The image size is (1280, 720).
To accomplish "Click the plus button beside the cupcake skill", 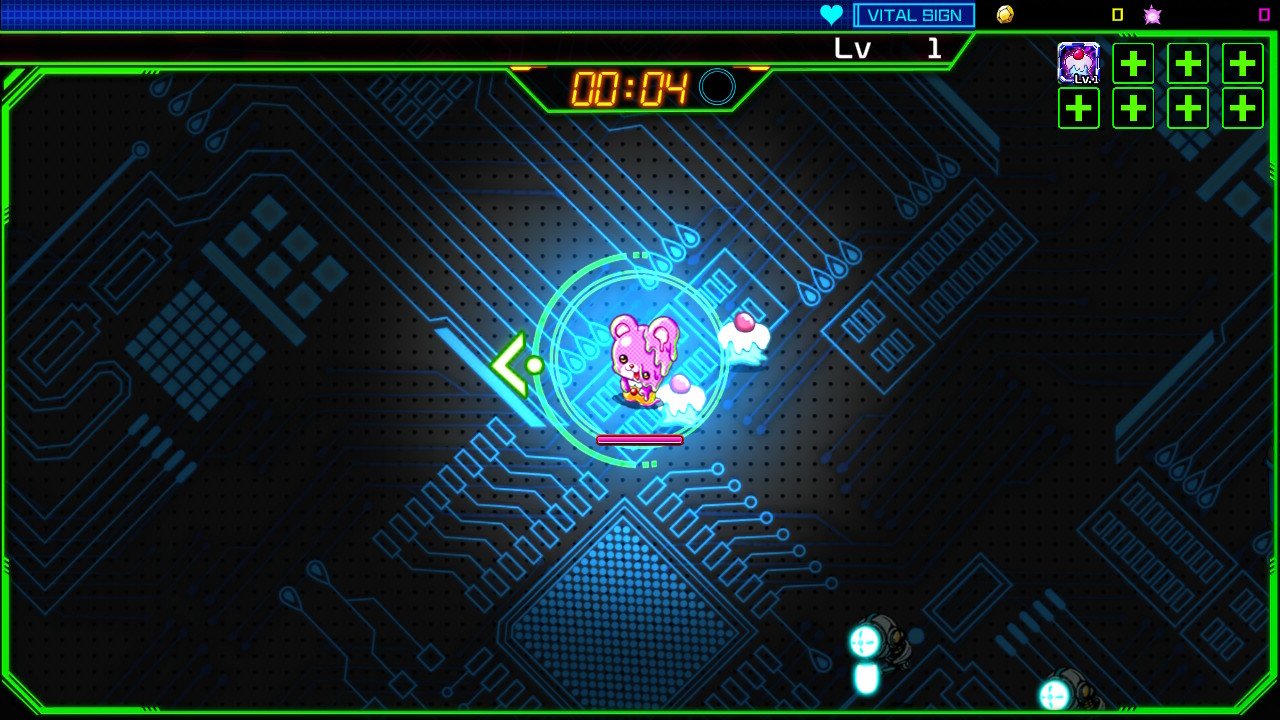I will (1133, 63).
